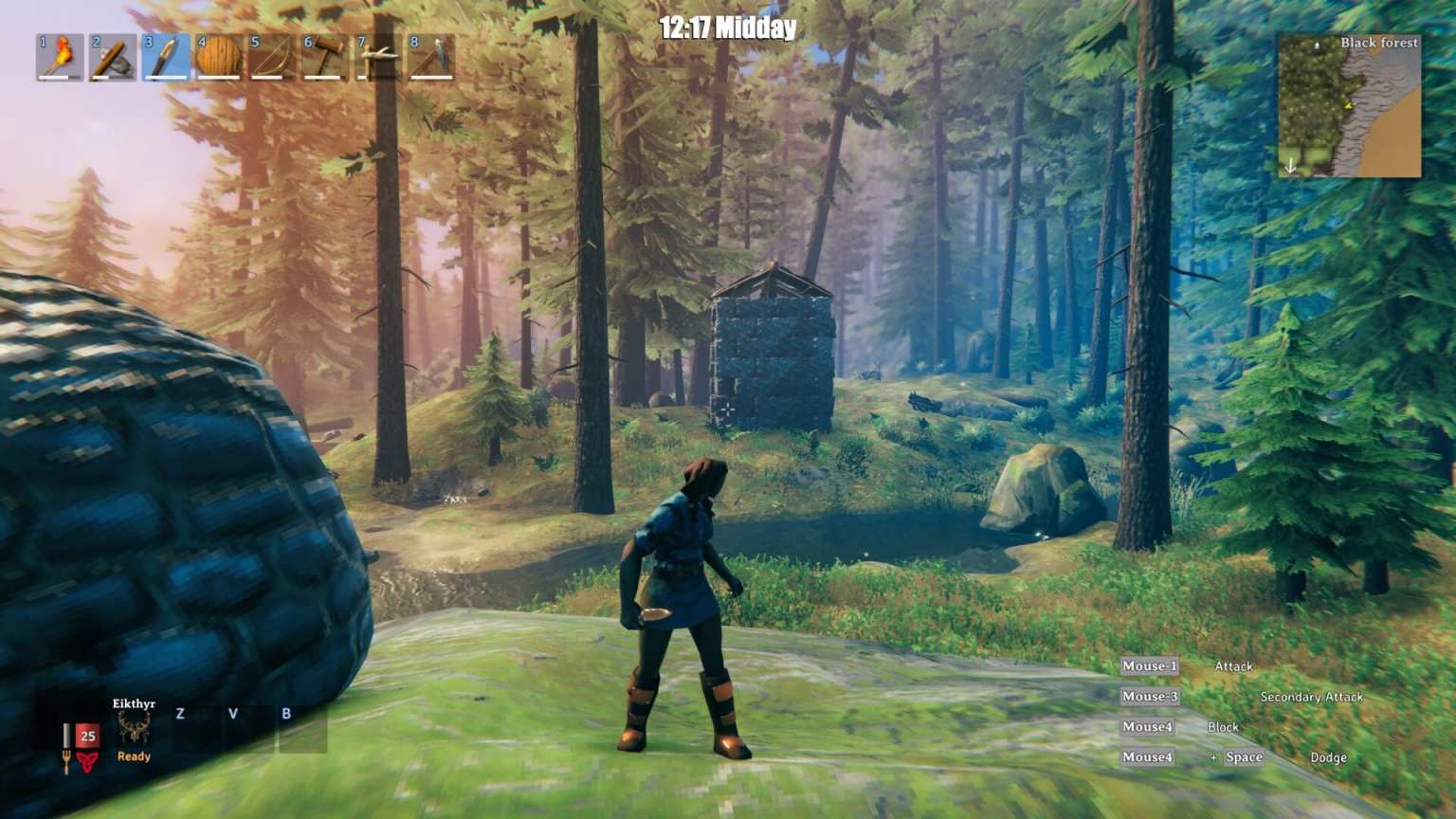This screenshot has height=819, width=1456.
Task: Equip the stone axe in slot 2
Action: (111, 59)
